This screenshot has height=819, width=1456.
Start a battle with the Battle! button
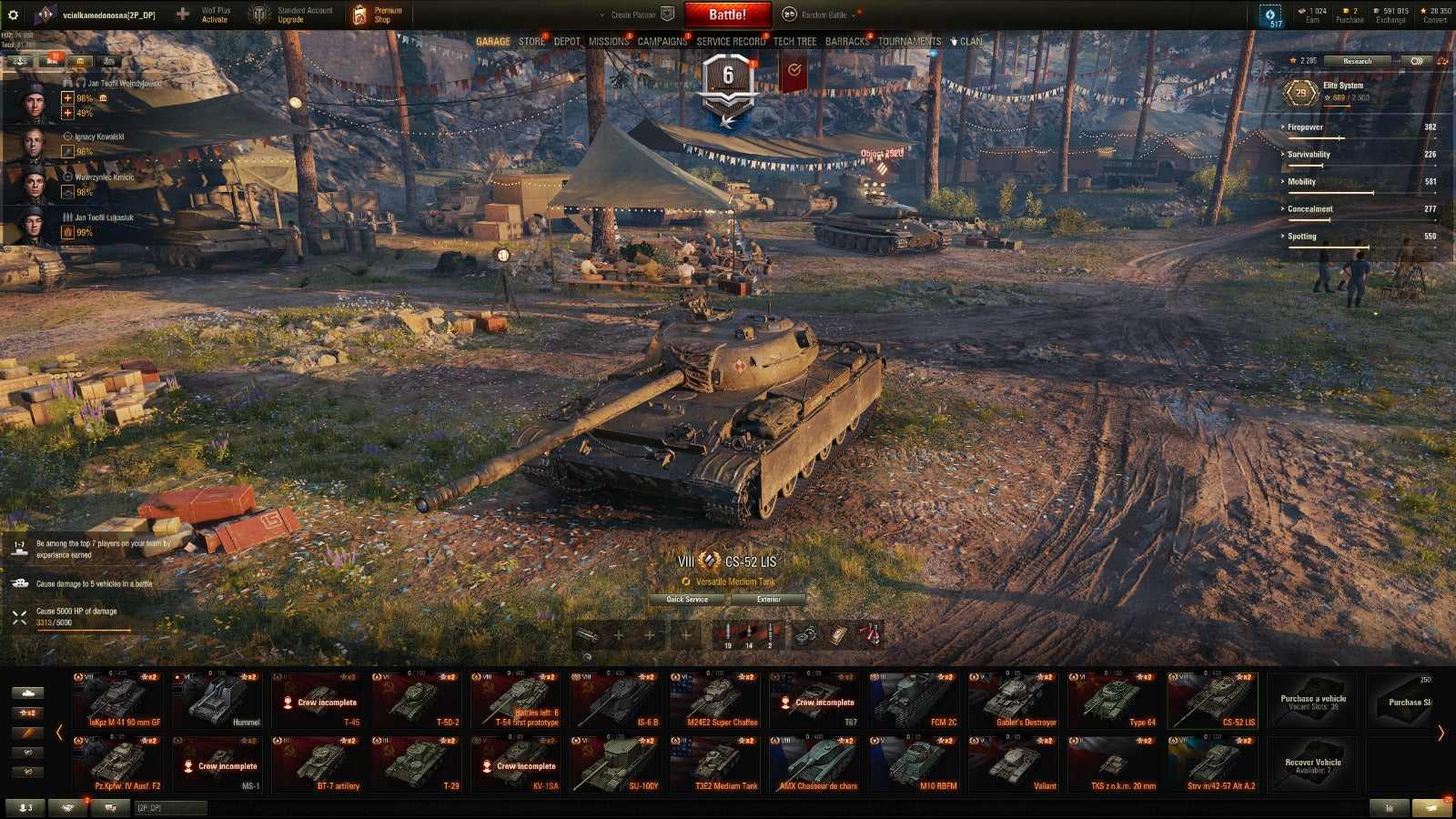pos(727,15)
